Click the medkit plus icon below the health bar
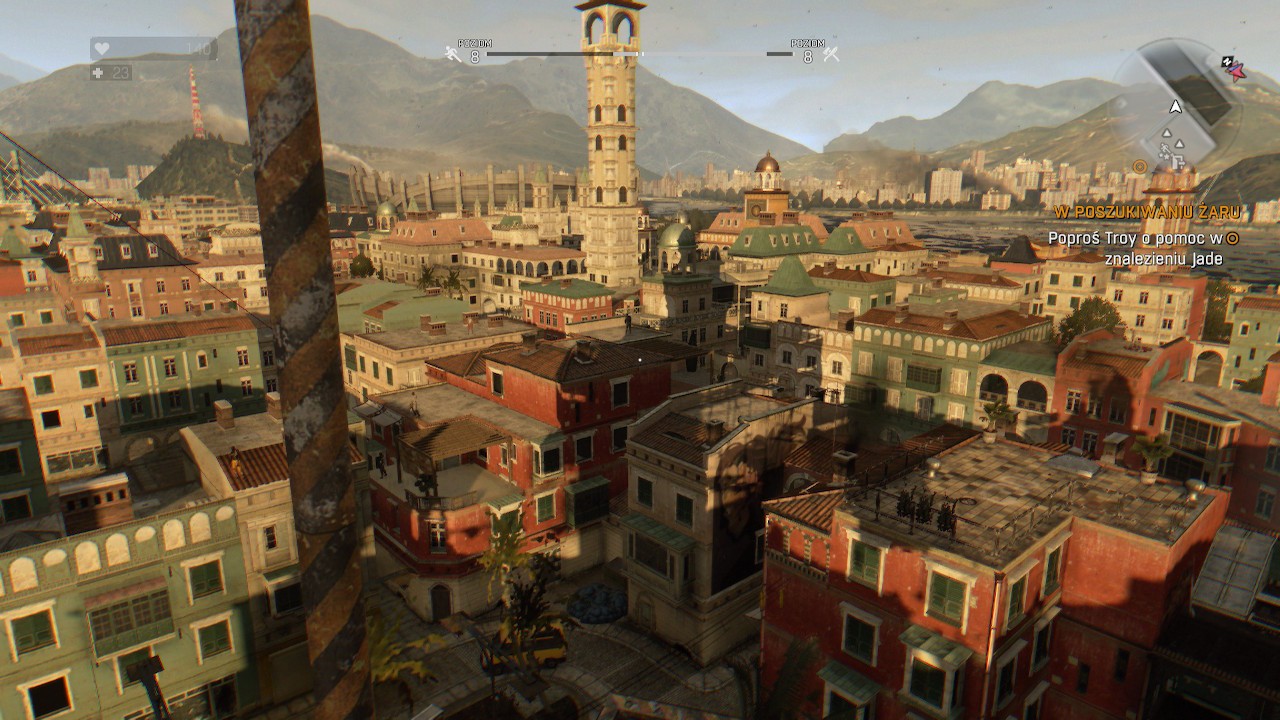The width and height of the screenshot is (1280, 720). [98, 73]
